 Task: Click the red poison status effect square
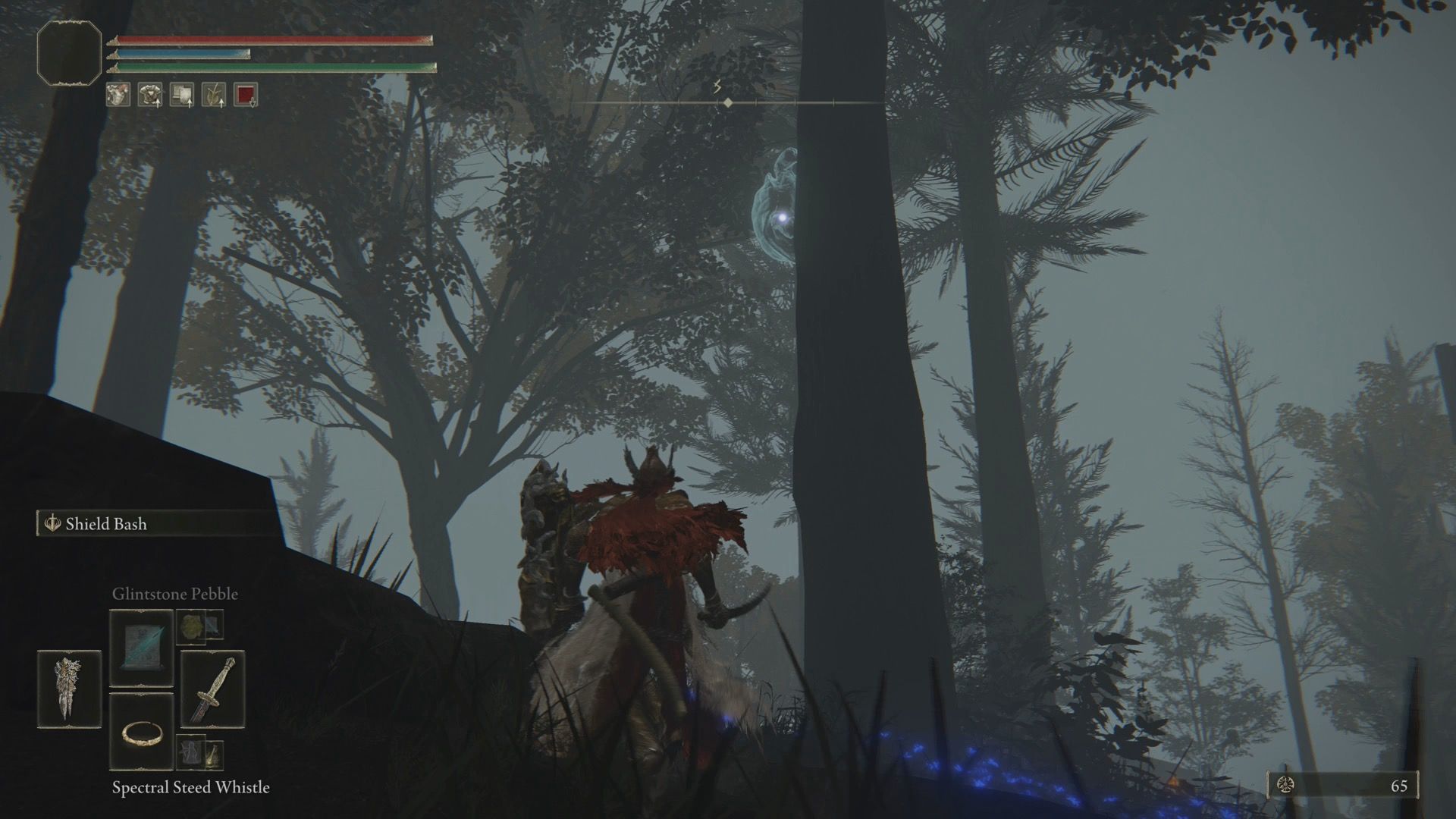(x=246, y=94)
